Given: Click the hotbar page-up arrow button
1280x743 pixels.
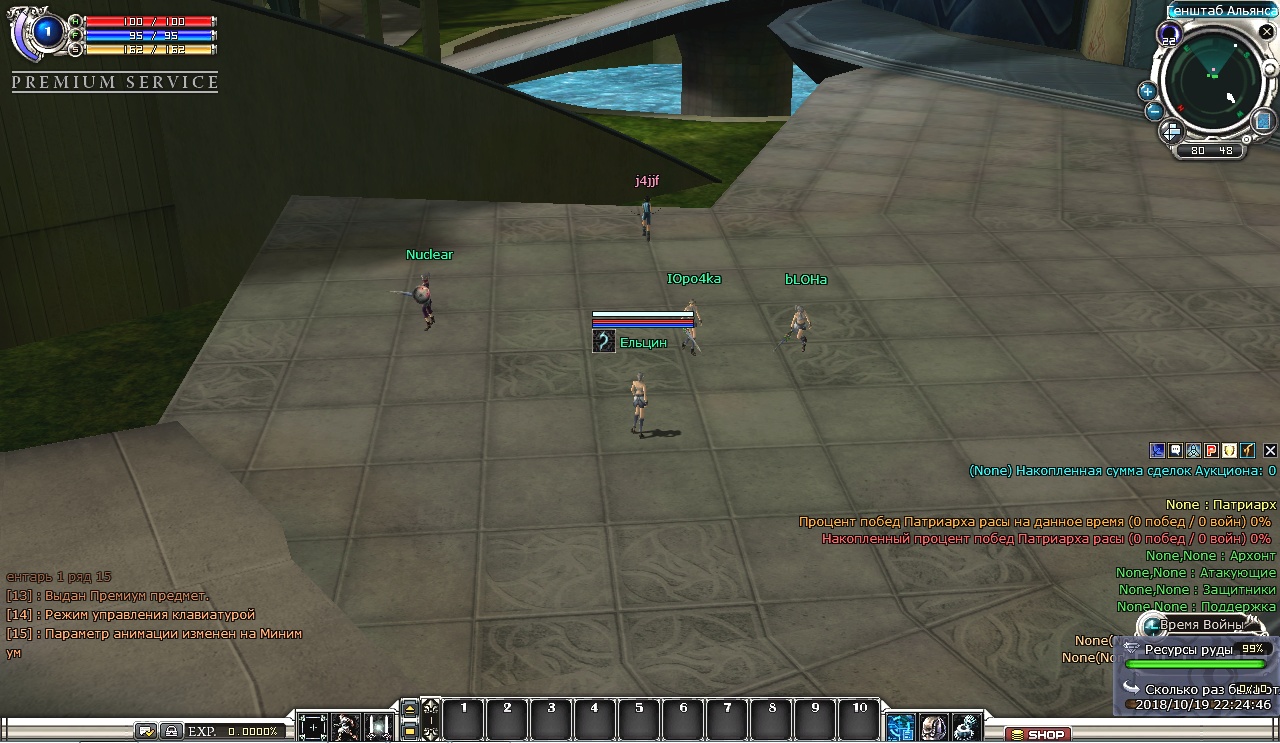Looking at the screenshot, I should (409, 708).
